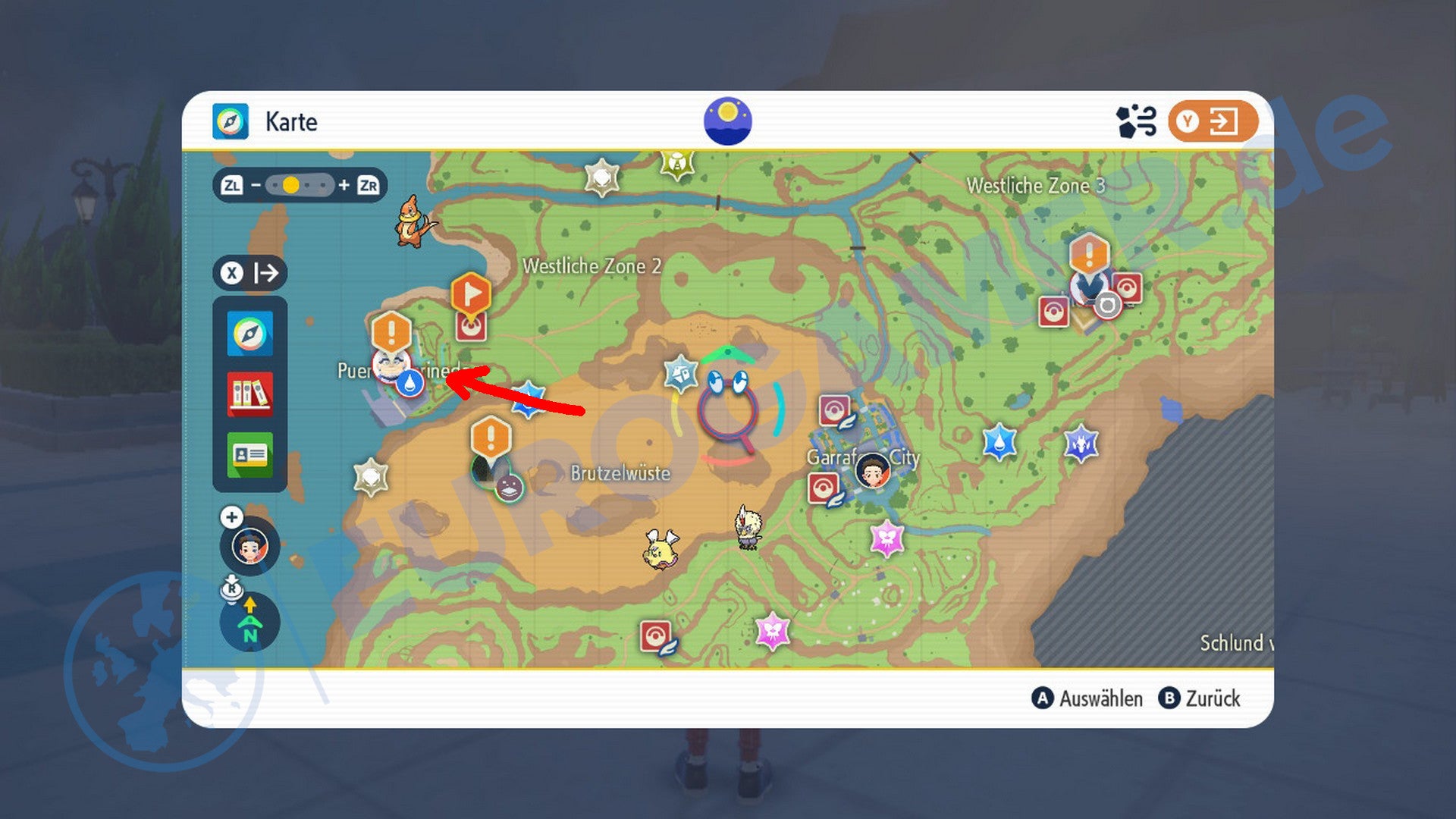Image resolution: width=1456 pixels, height=819 pixels.
Task: Open the Karte header tab
Action: [x=290, y=122]
